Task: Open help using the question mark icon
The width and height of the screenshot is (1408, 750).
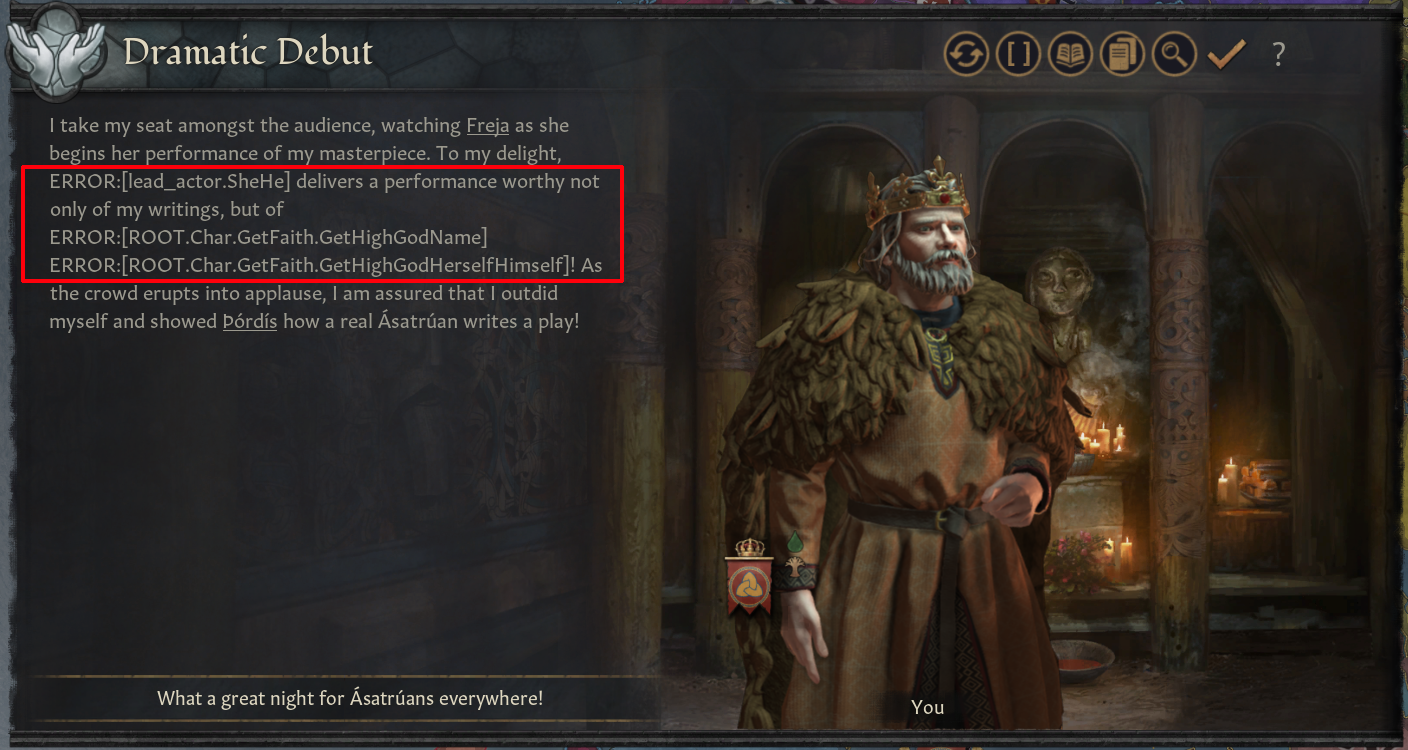Action: pos(1279,54)
